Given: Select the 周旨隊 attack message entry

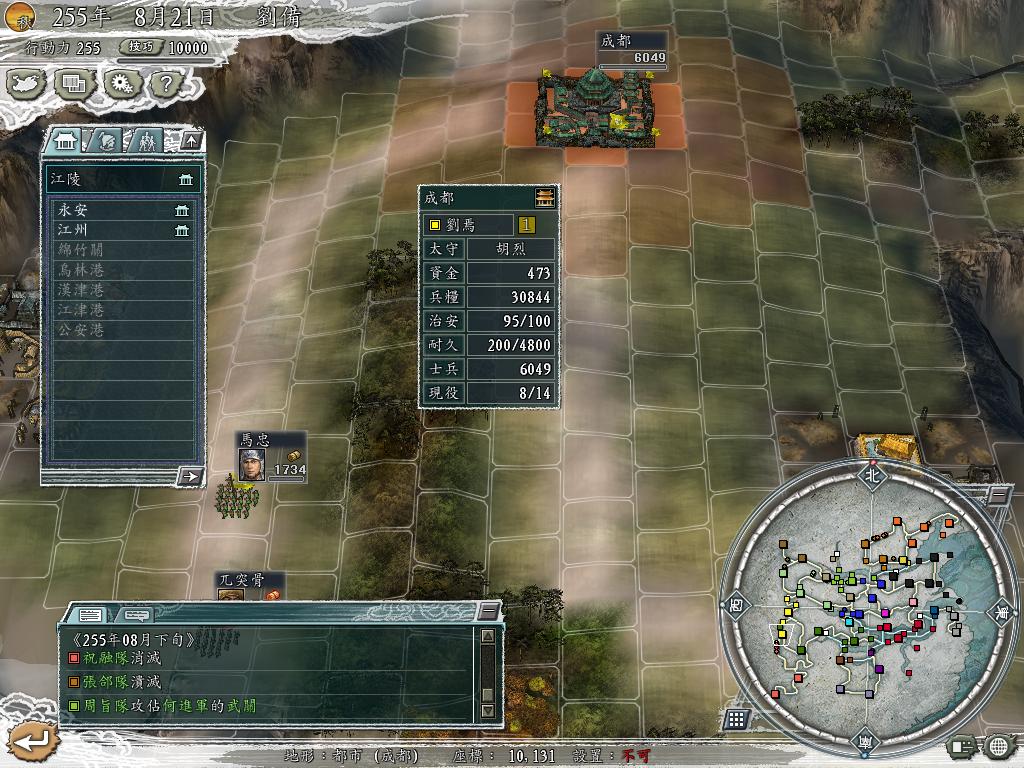Looking at the screenshot, I should [160, 706].
